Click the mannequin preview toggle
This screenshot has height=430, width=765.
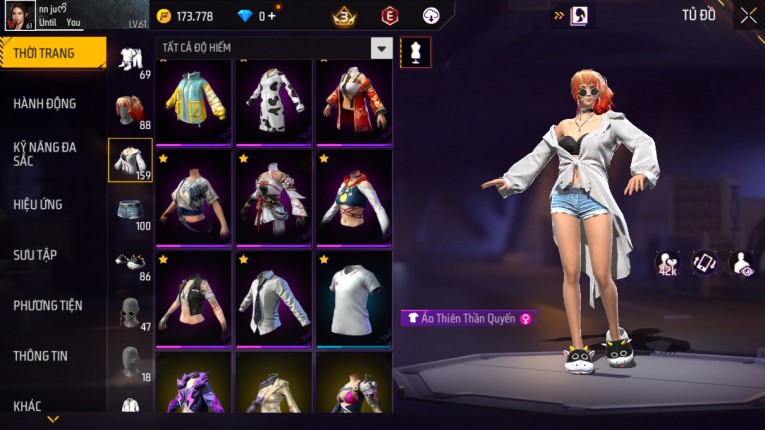tap(415, 52)
